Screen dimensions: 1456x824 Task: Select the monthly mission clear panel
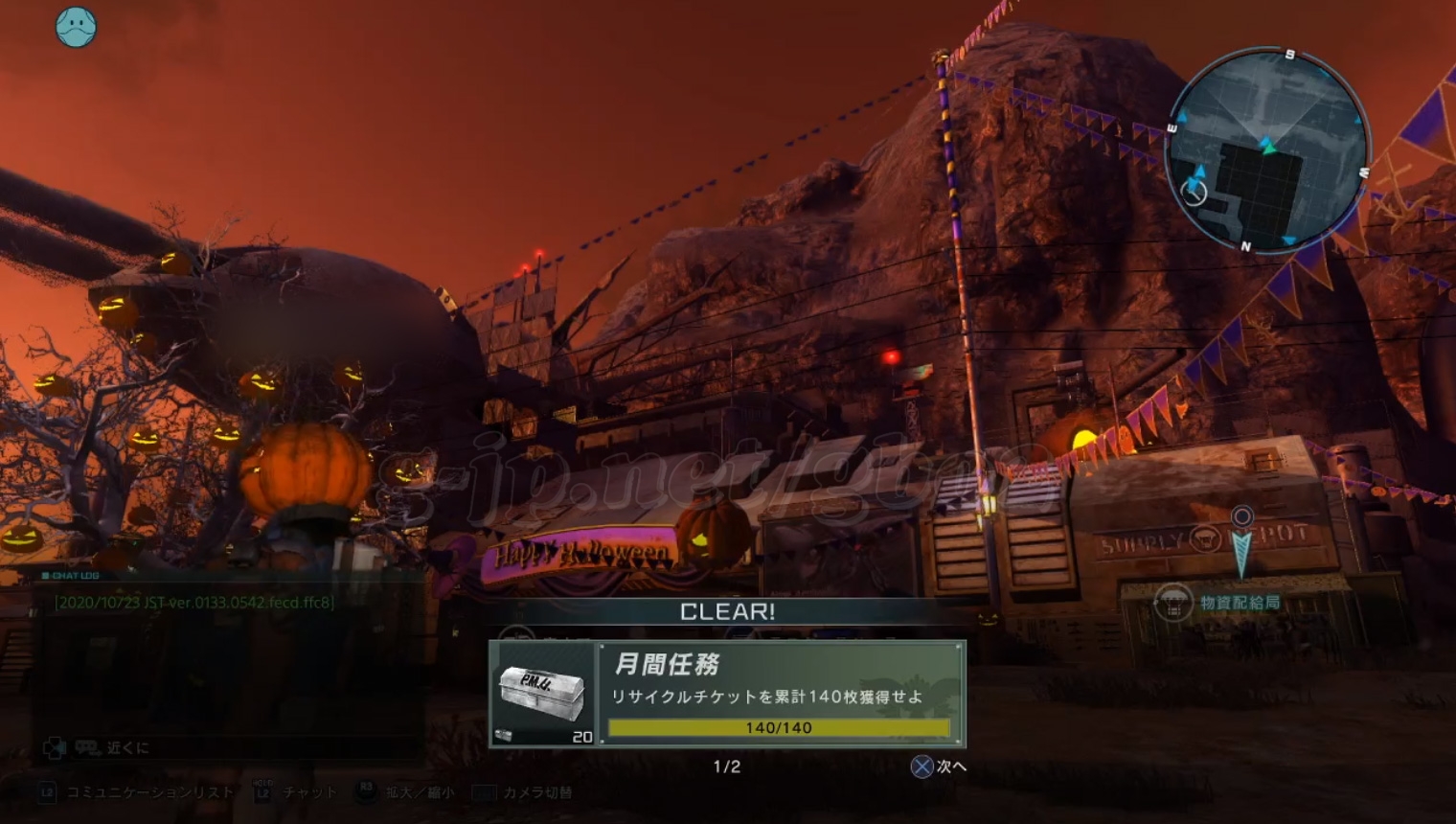pos(780,694)
